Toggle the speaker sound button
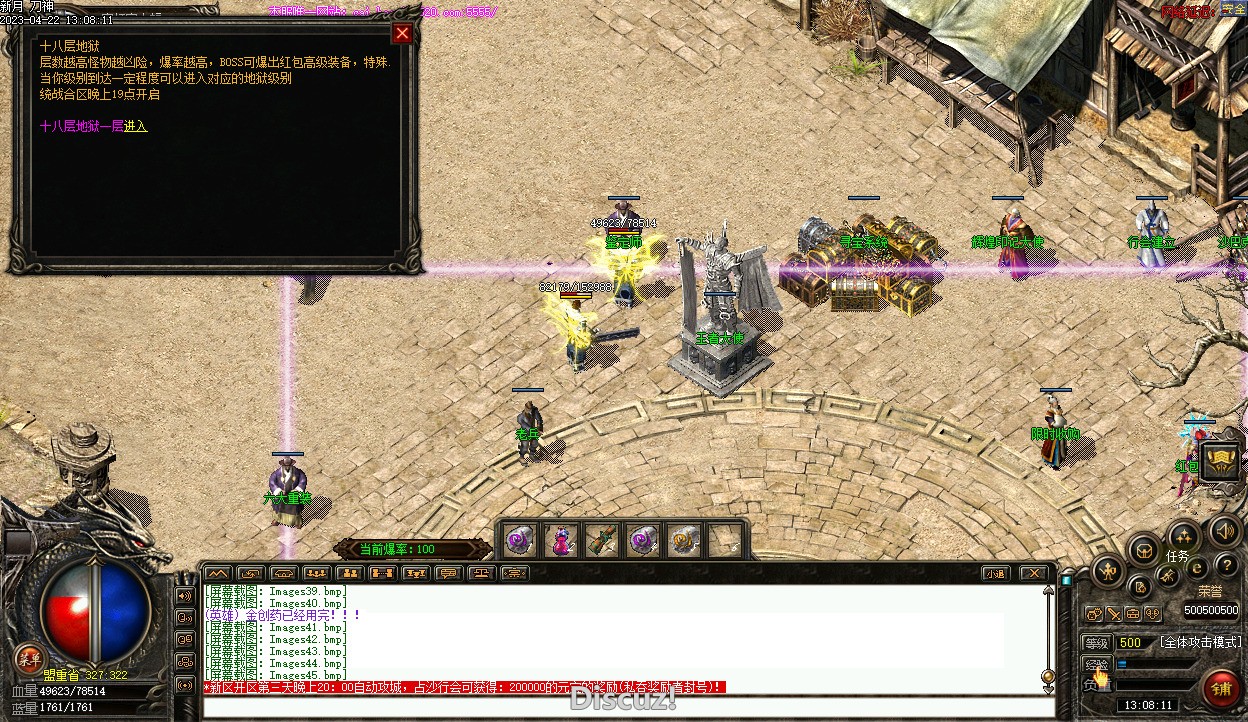This screenshot has height=722, width=1248. pyautogui.click(x=1222, y=530)
